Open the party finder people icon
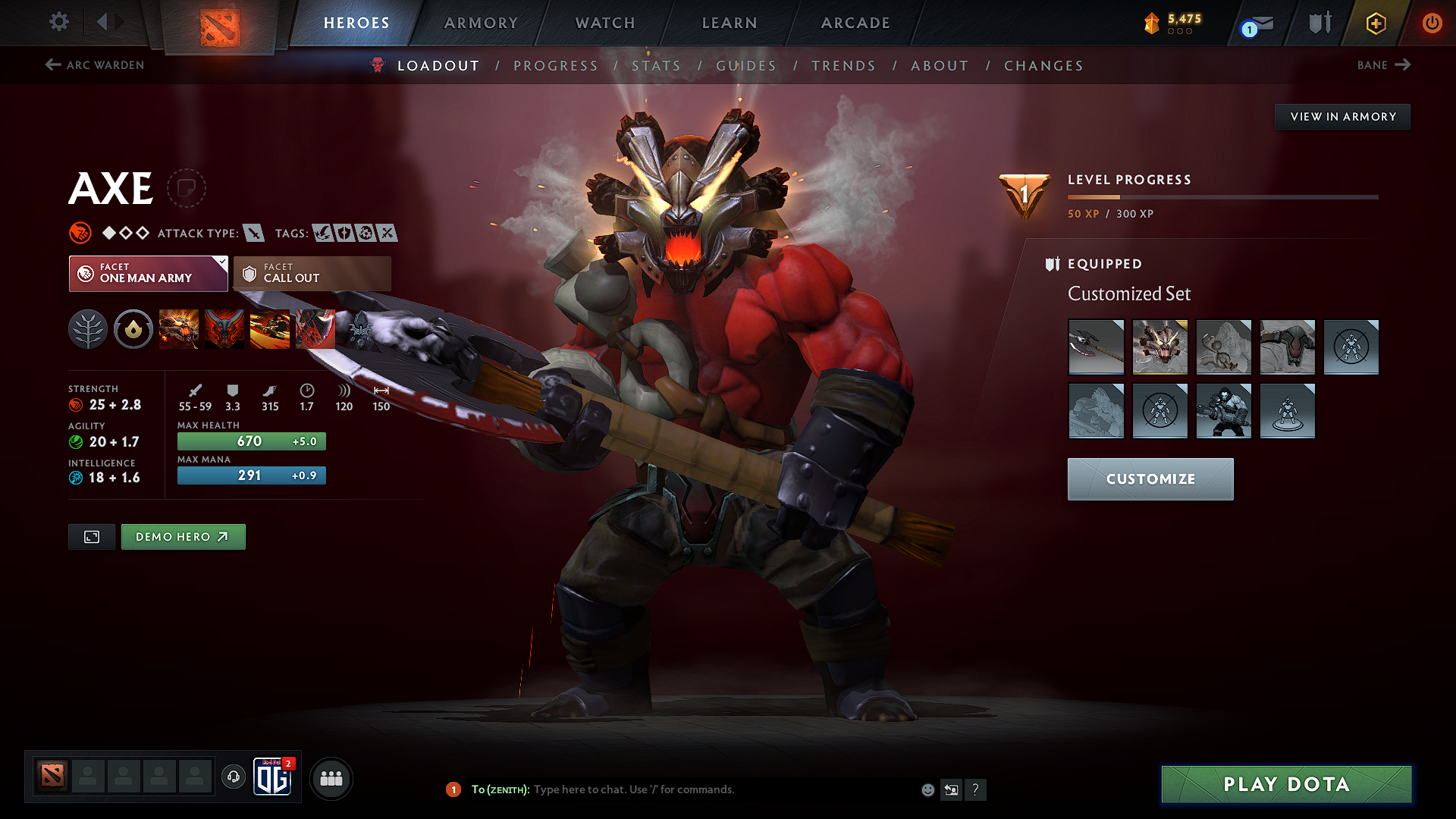Image resolution: width=1456 pixels, height=819 pixels. tap(331, 778)
